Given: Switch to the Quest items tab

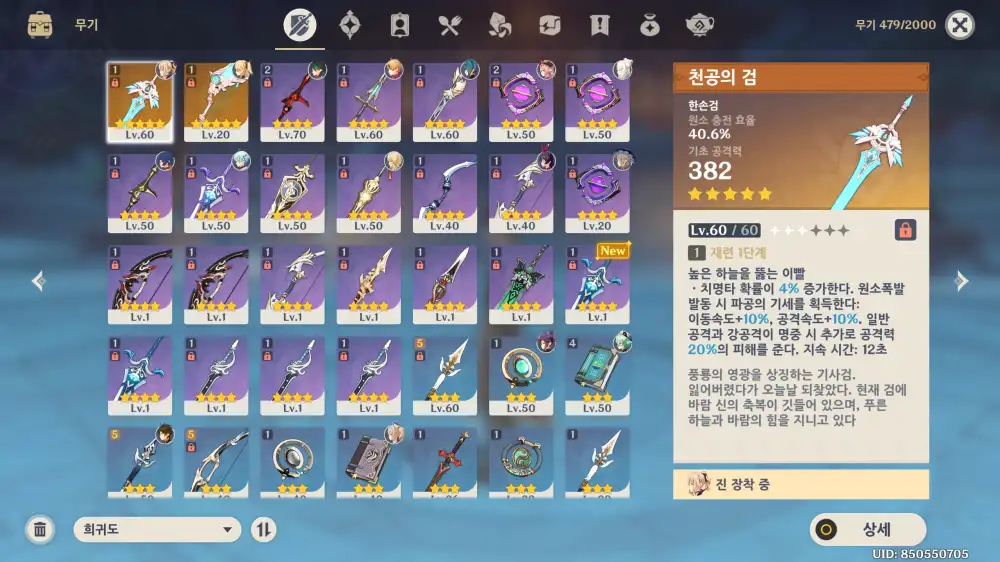Looking at the screenshot, I should (599, 25).
